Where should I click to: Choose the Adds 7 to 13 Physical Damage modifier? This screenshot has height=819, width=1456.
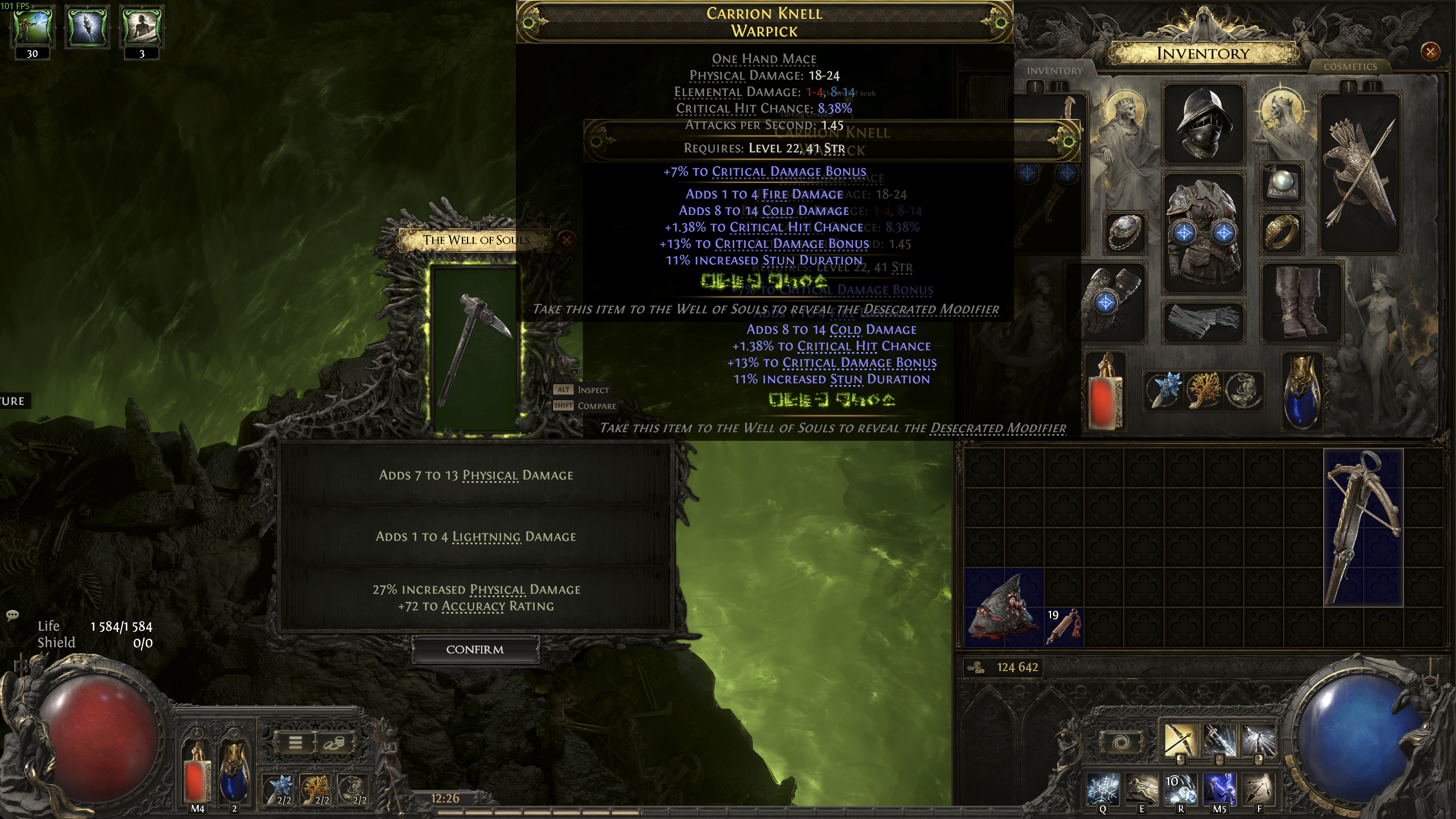476,475
